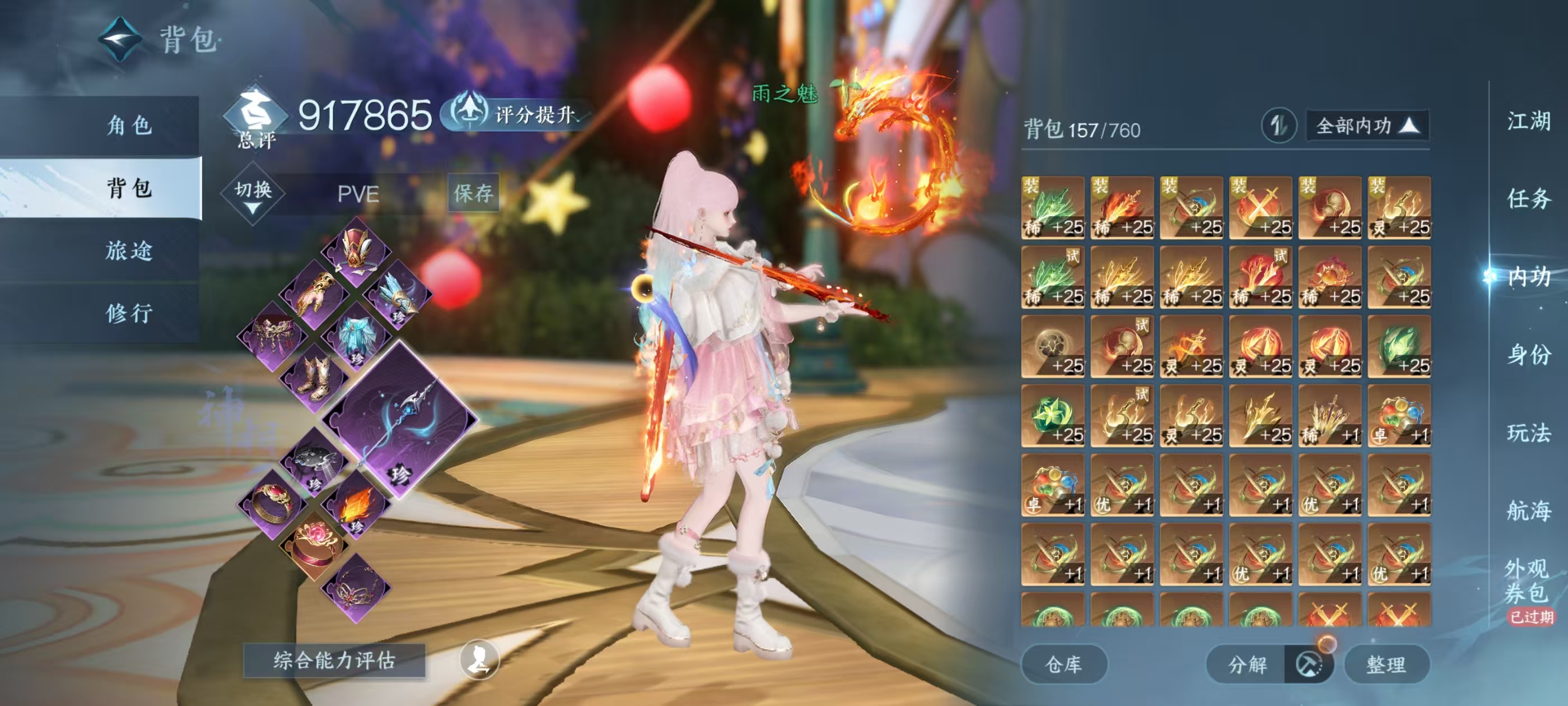The width and height of the screenshot is (1568, 706).
Task: Click the sort order toggle icon
Action: point(1278,126)
